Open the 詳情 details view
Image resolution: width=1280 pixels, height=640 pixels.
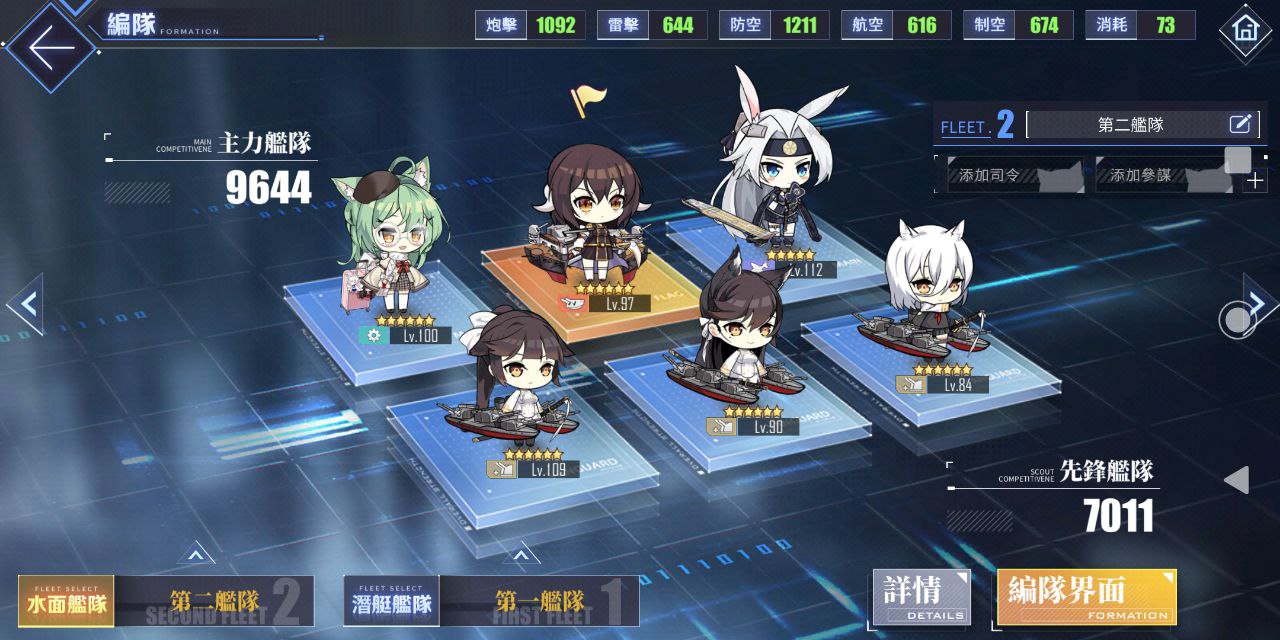tap(921, 597)
